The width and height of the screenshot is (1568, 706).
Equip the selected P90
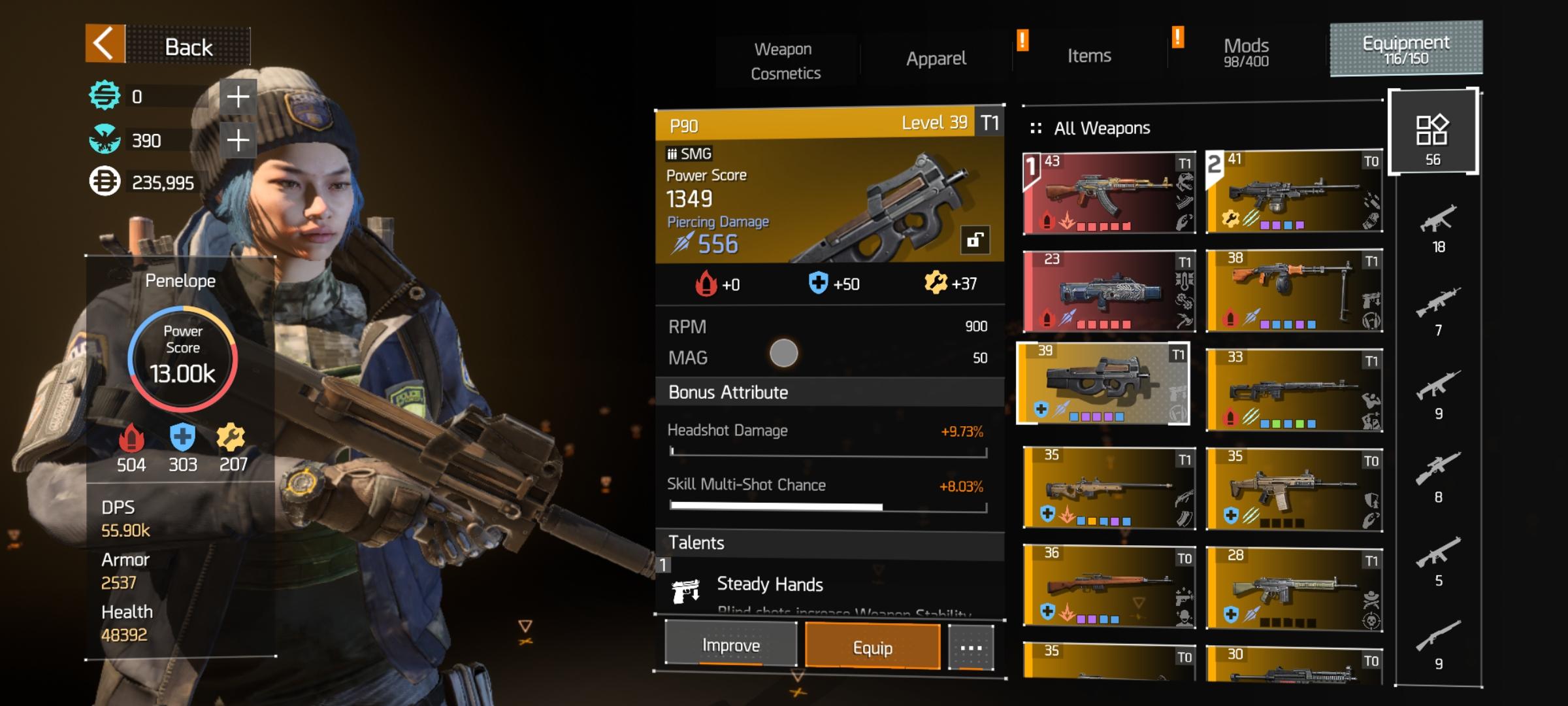872,647
